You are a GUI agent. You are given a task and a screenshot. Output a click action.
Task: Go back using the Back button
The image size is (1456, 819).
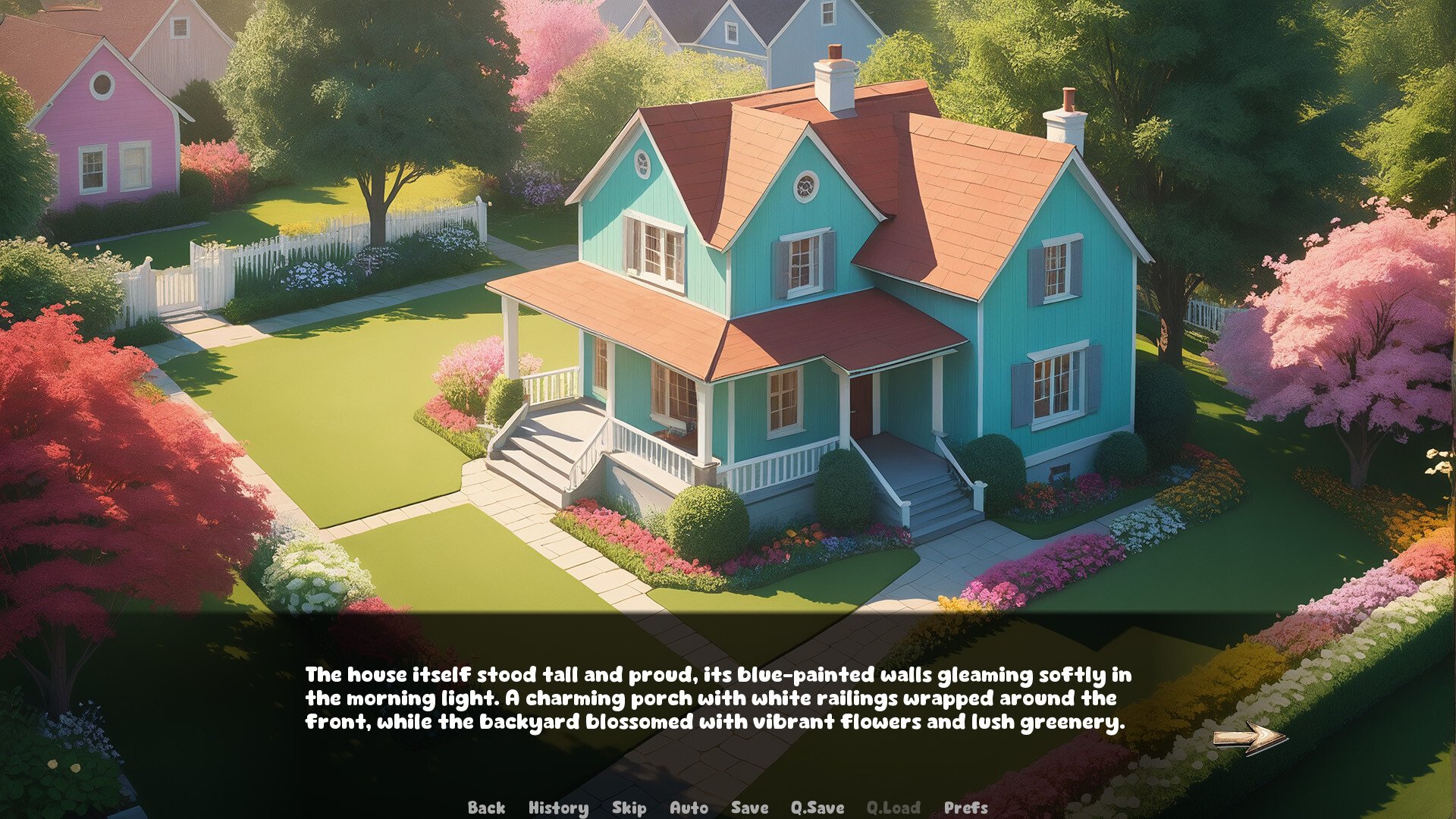[486, 808]
